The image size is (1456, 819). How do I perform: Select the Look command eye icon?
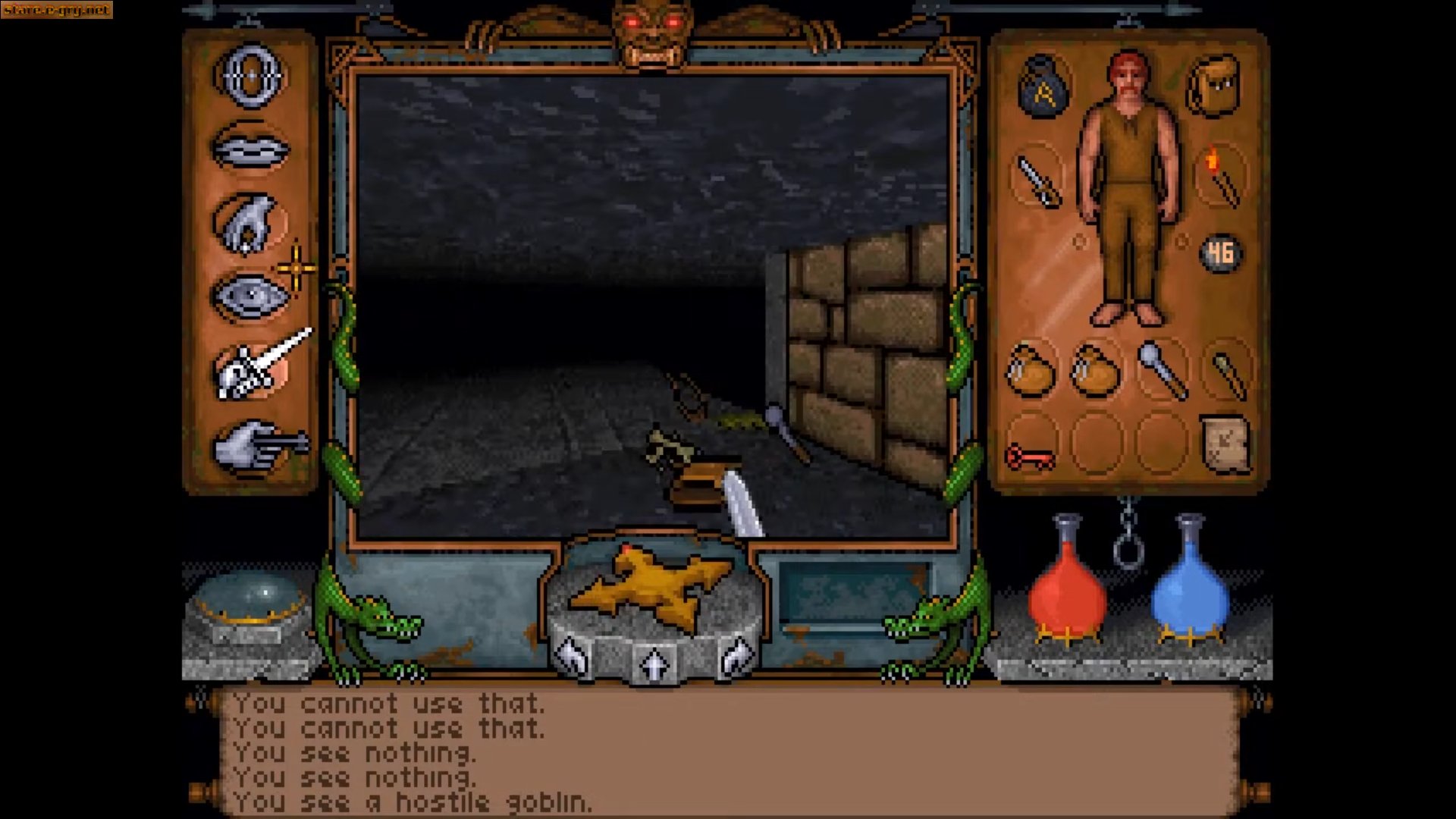[x=250, y=296]
